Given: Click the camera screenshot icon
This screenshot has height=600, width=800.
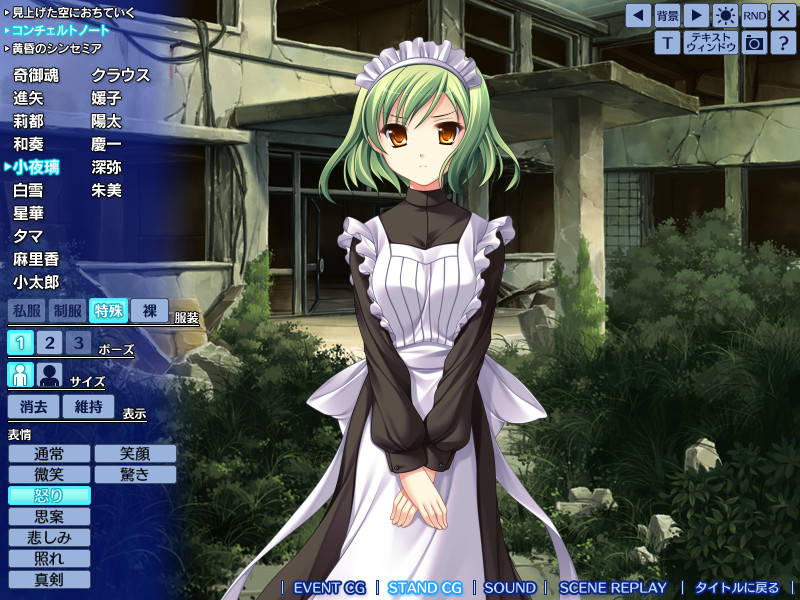Looking at the screenshot, I should (x=754, y=42).
